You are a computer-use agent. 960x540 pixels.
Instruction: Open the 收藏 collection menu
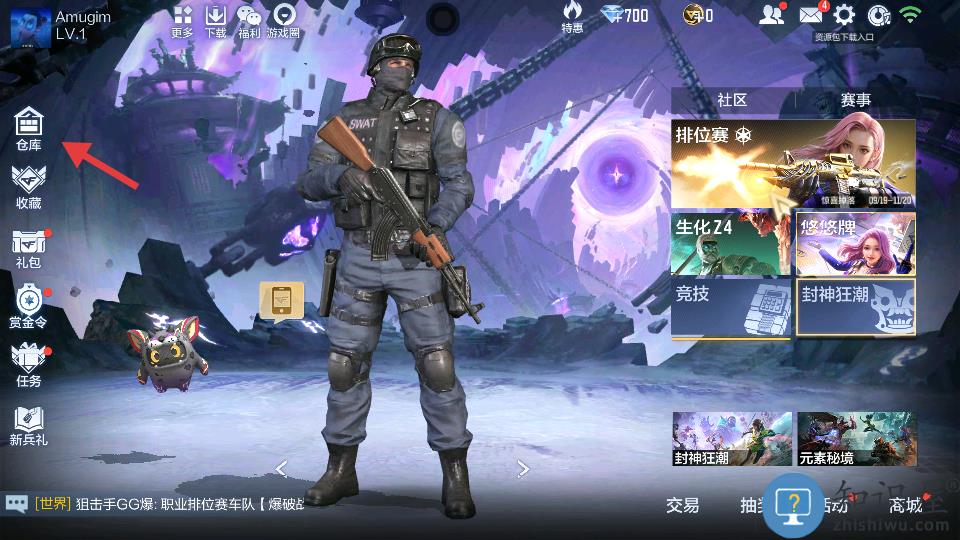click(x=28, y=187)
